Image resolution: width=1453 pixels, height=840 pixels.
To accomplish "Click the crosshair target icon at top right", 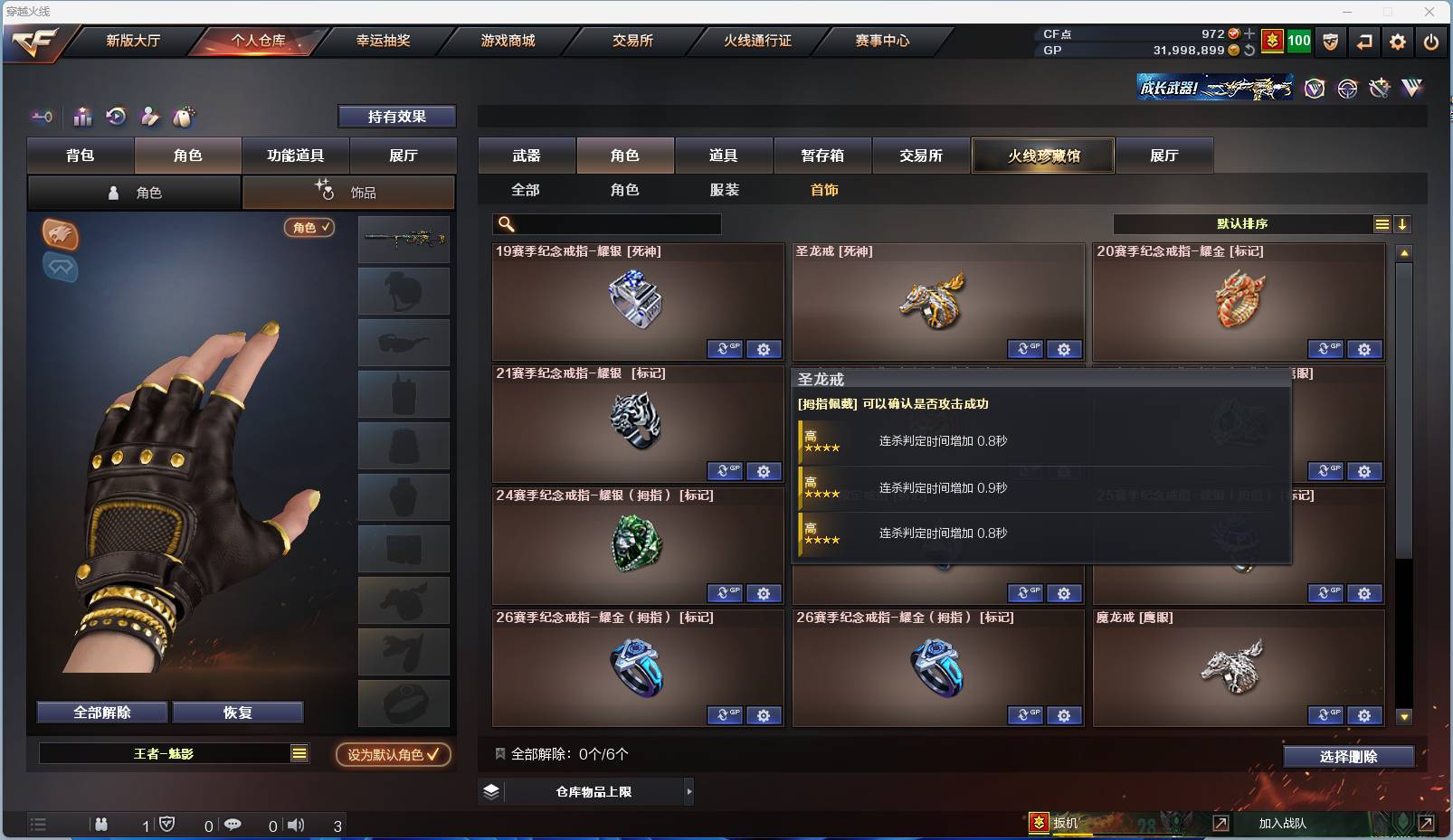I will pos(1347,88).
